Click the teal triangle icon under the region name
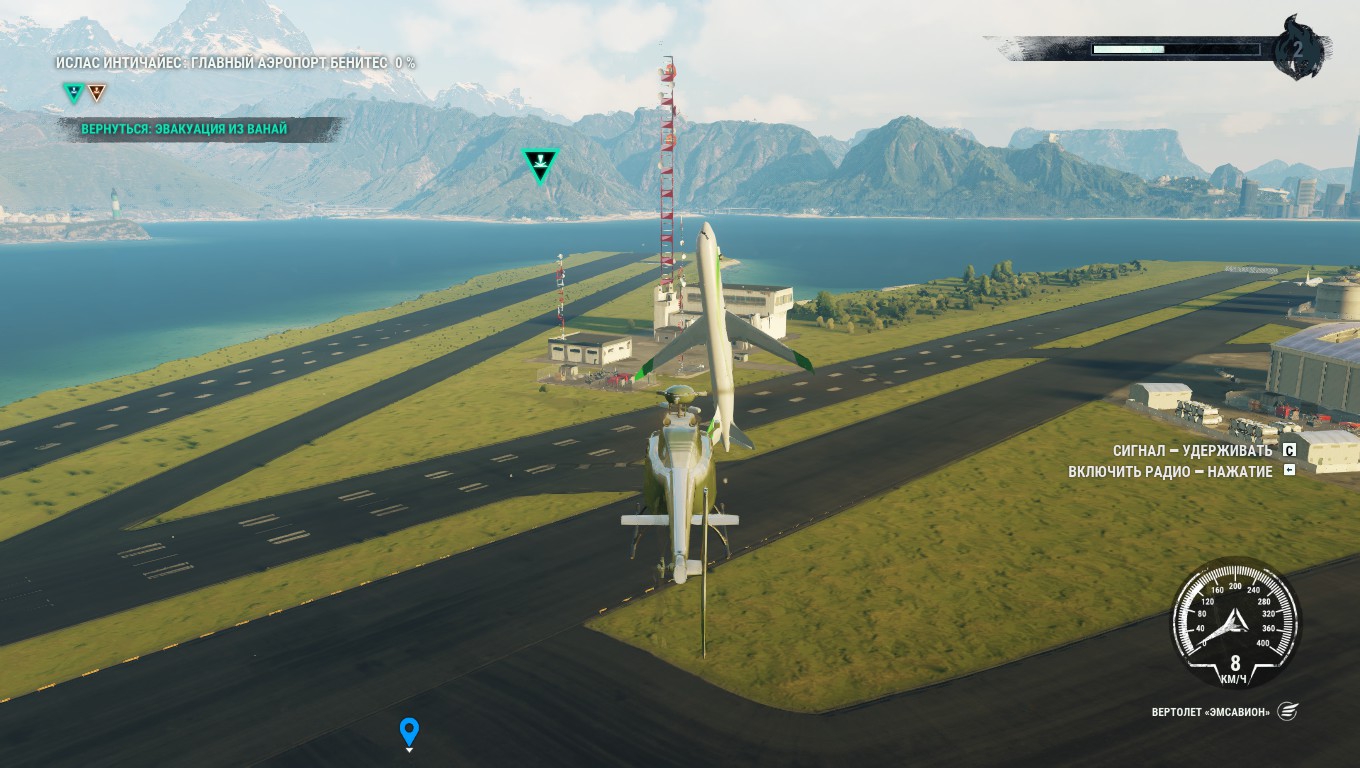The image size is (1360, 768). [73, 93]
